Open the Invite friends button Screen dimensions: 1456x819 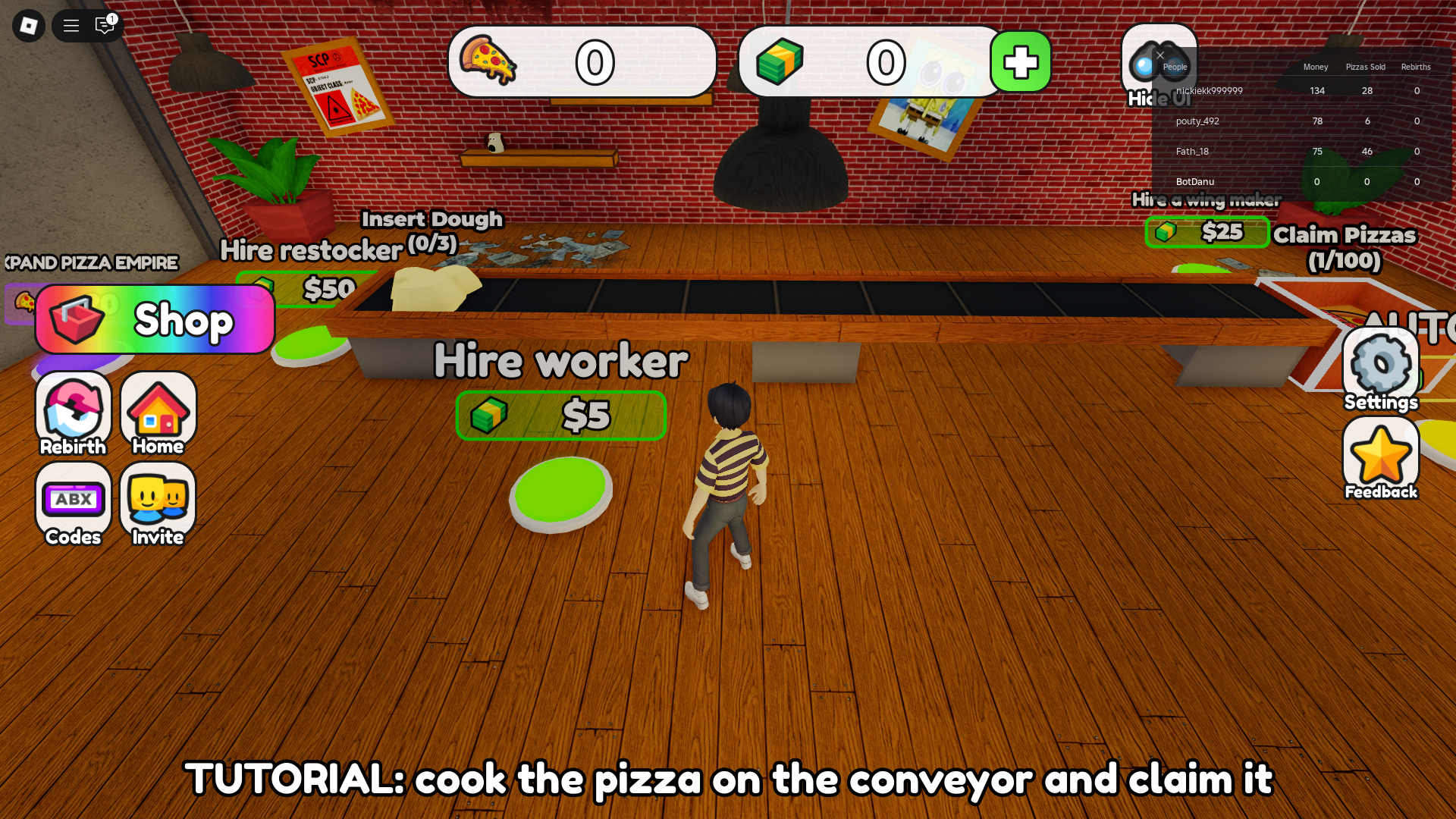point(158,504)
